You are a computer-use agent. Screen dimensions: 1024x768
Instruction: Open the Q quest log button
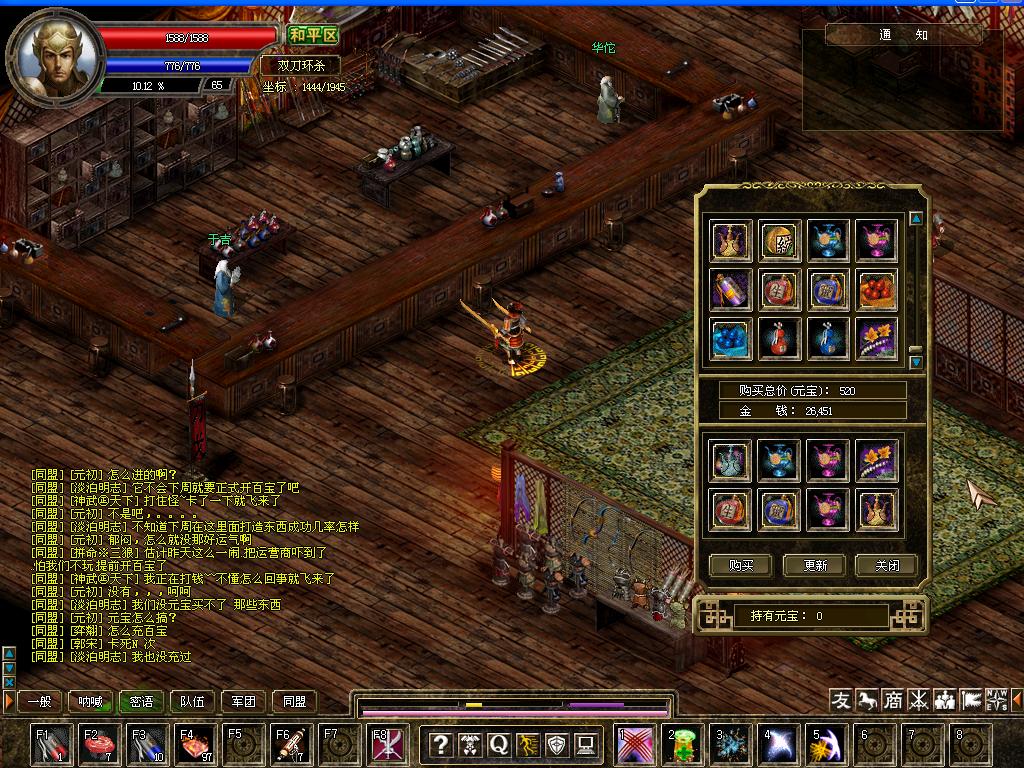tap(498, 744)
